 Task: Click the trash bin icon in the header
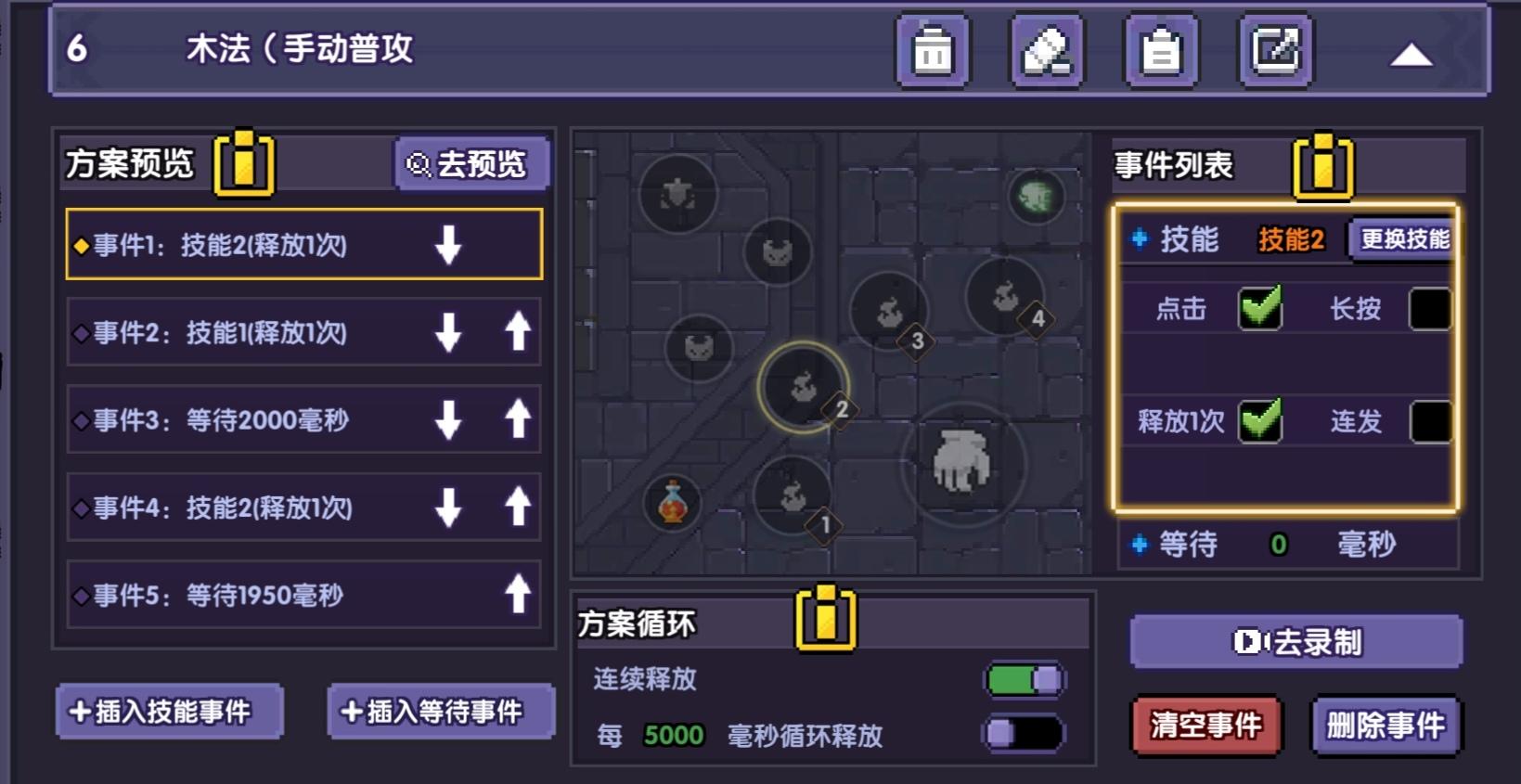(932, 51)
